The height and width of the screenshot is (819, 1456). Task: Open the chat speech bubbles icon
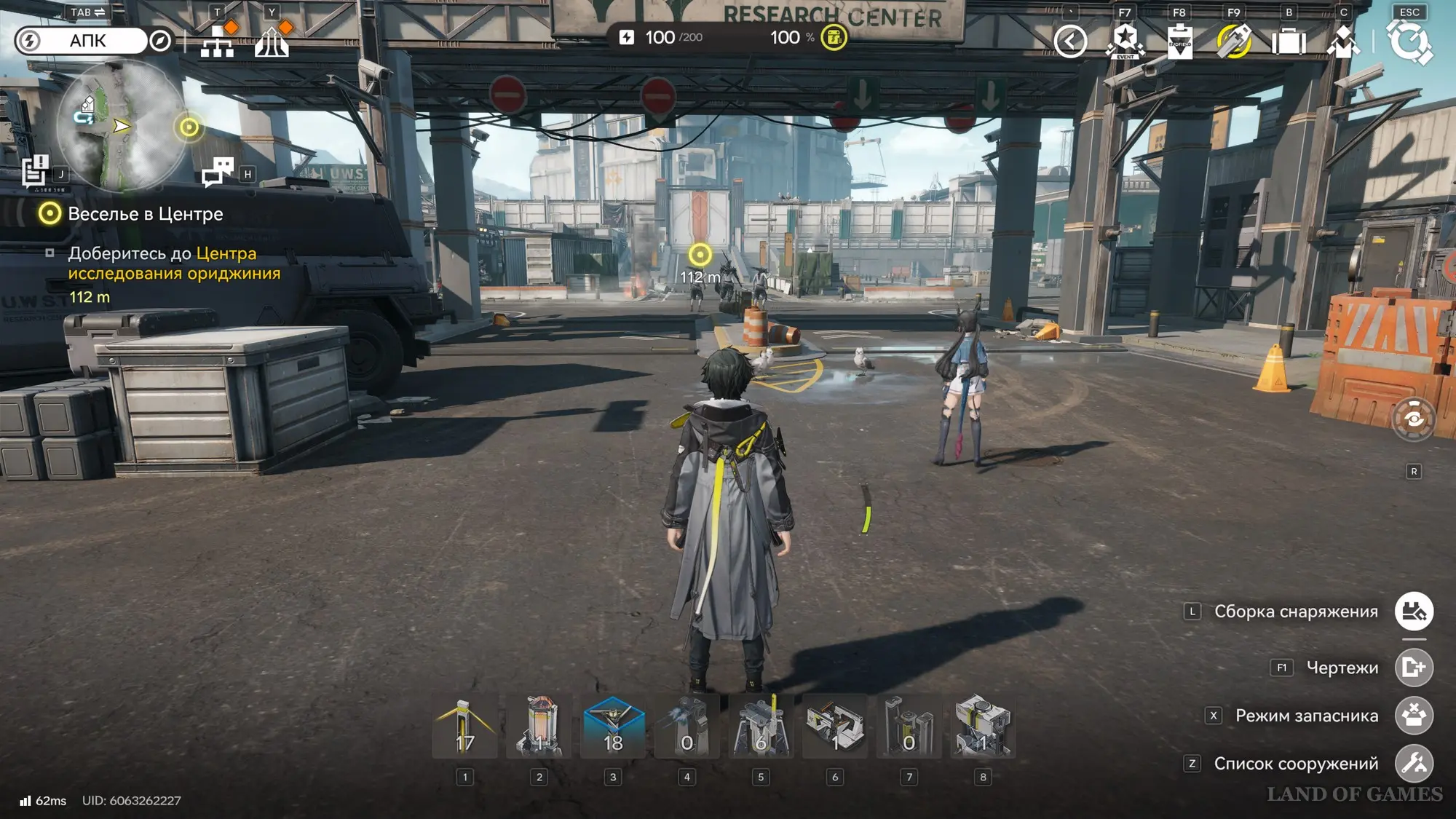tap(218, 172)
